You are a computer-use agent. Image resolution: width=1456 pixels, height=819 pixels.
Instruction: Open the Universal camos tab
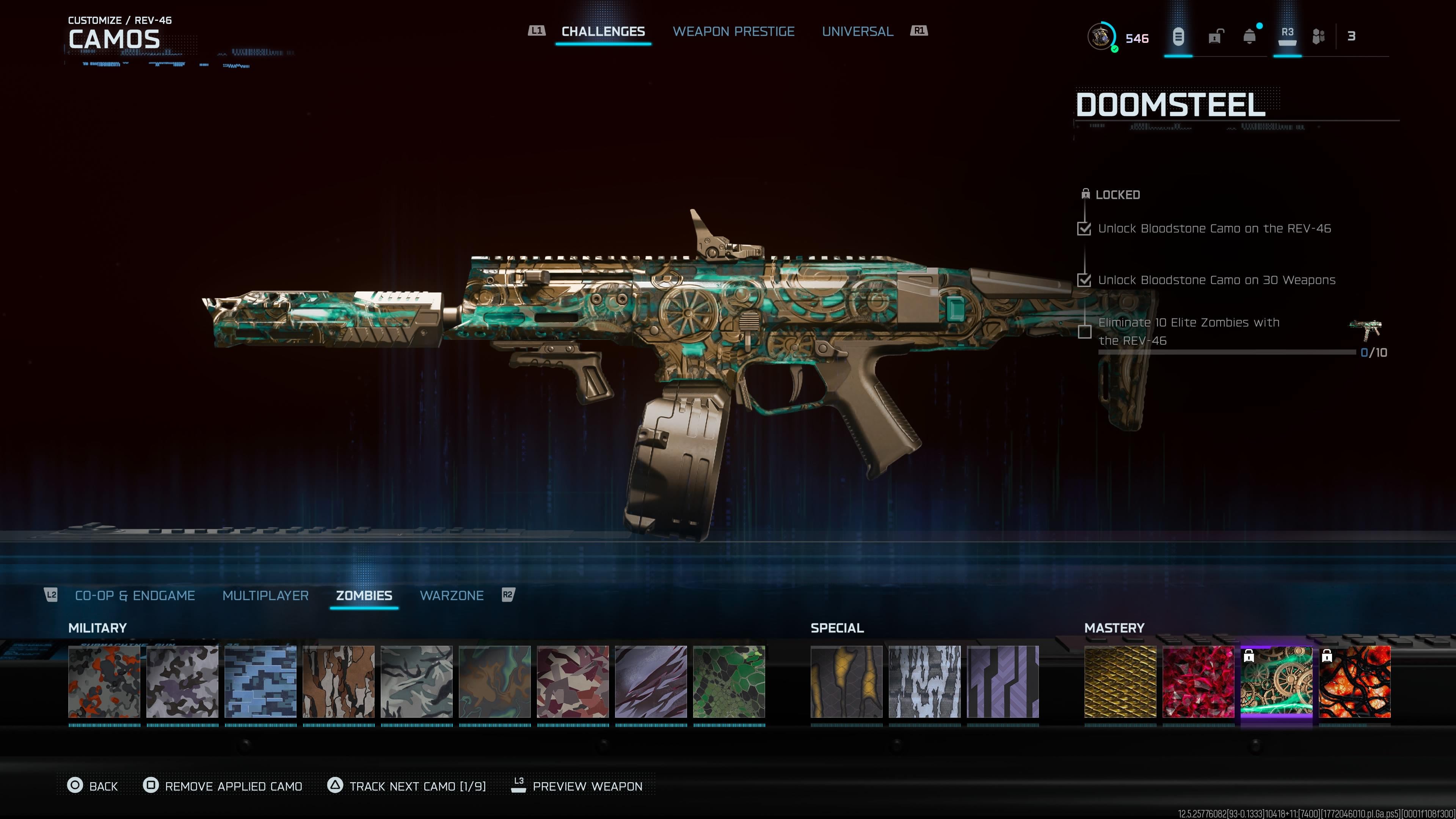coord(857,31)
